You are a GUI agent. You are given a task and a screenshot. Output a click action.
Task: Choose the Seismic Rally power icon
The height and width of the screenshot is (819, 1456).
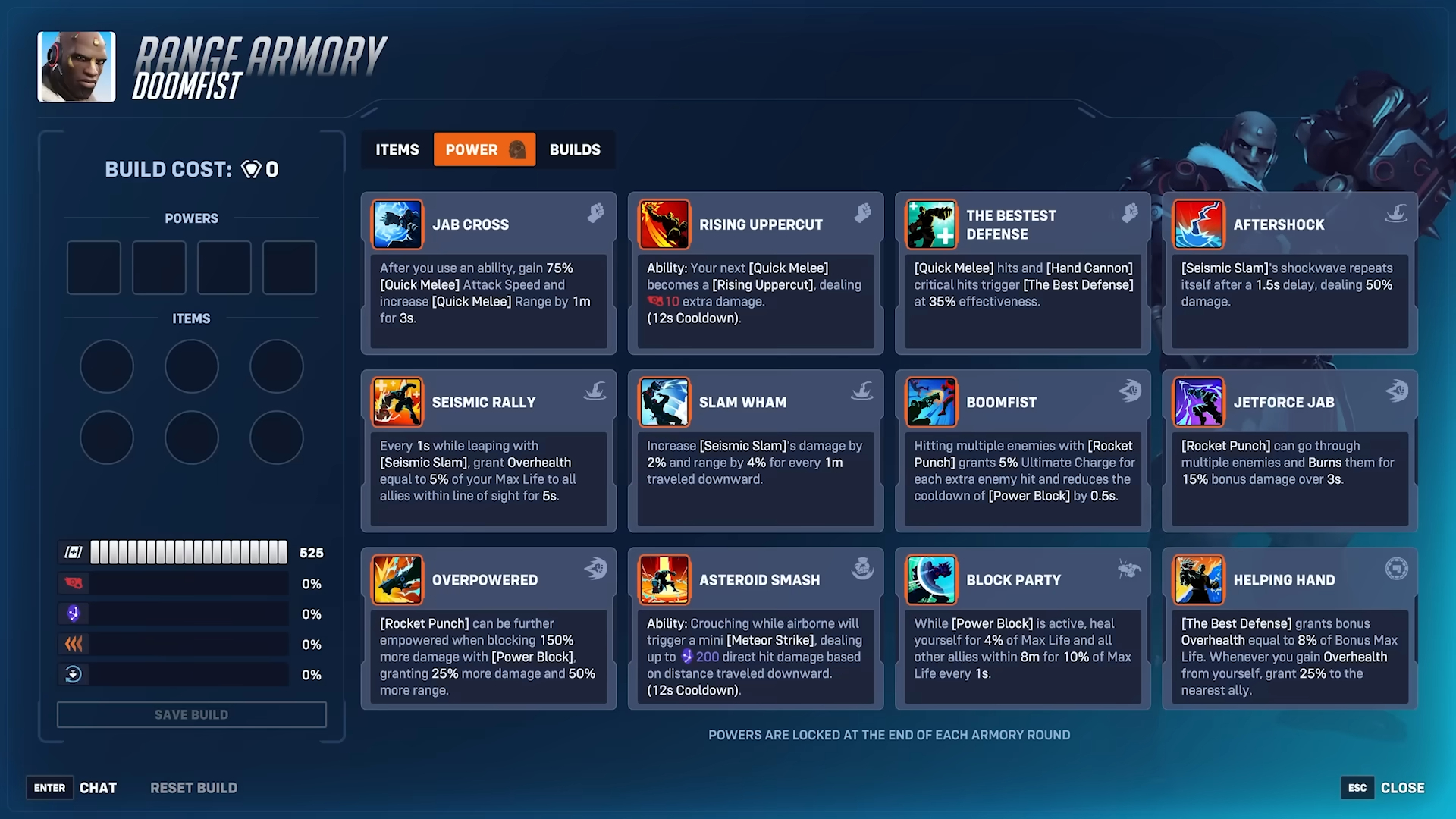(397, 402)
